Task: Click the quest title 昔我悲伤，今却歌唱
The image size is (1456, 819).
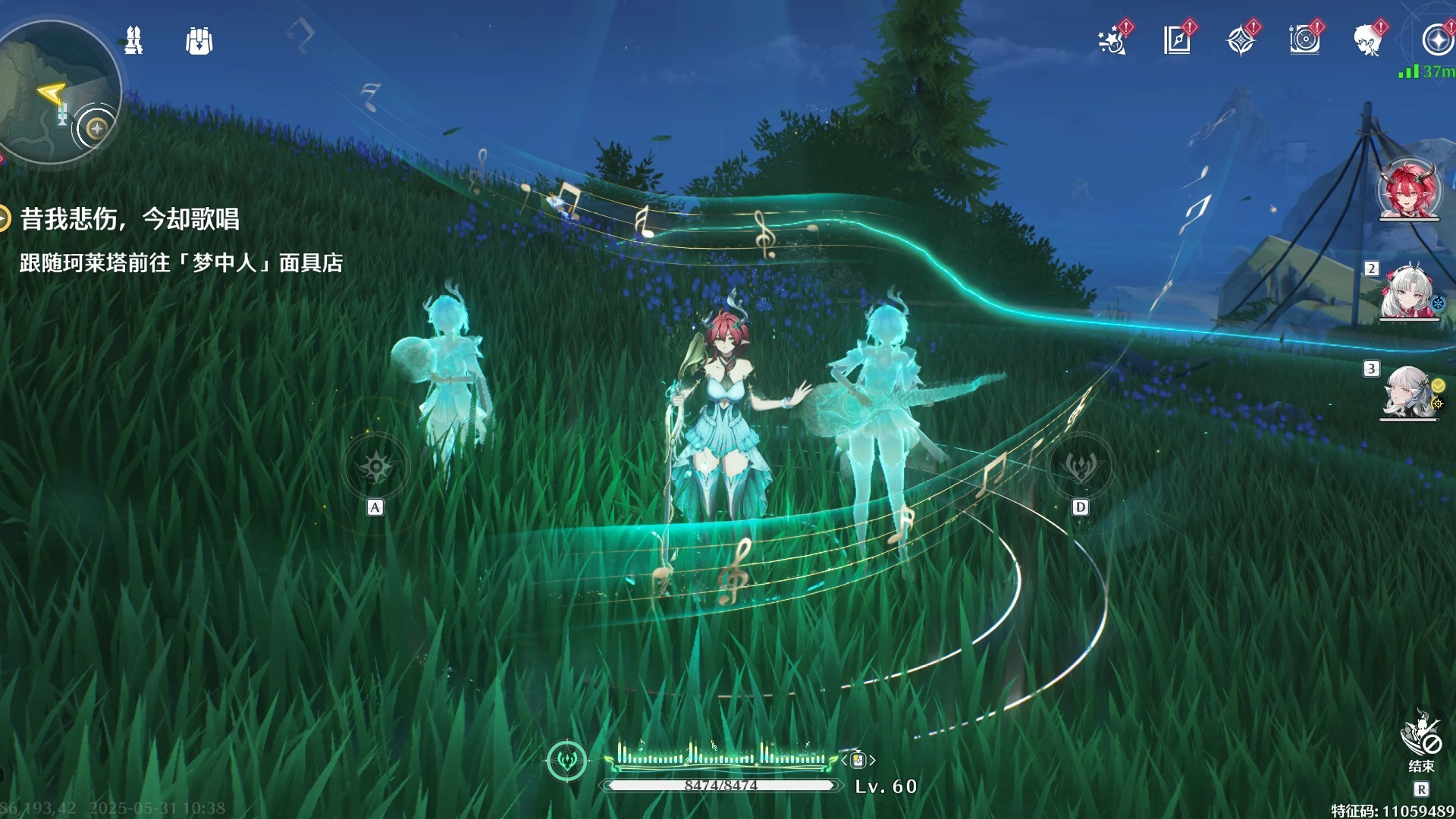Action: point(129,220)
